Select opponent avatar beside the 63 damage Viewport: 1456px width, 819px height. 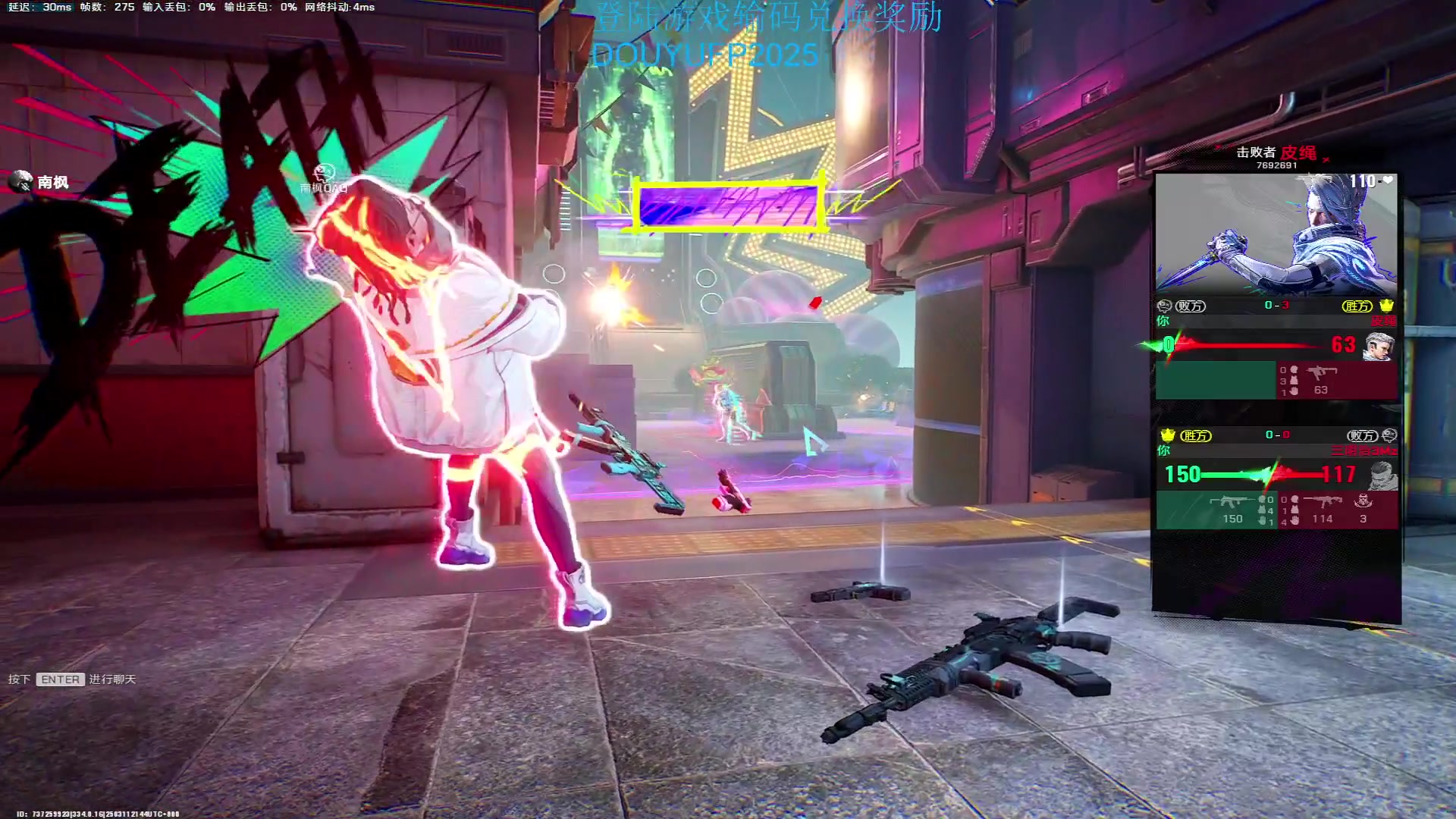tap(1379, 346)
